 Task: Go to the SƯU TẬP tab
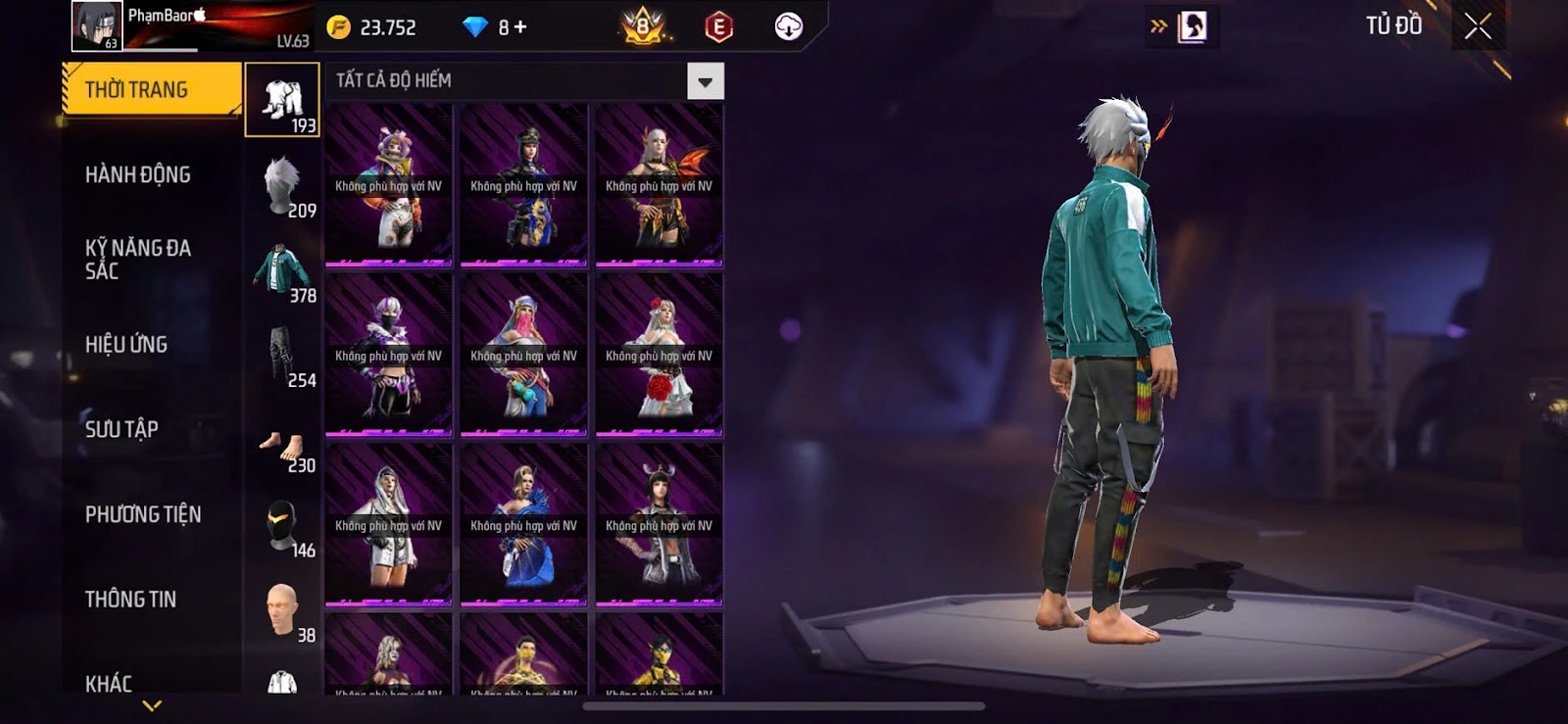click(122, 429)
